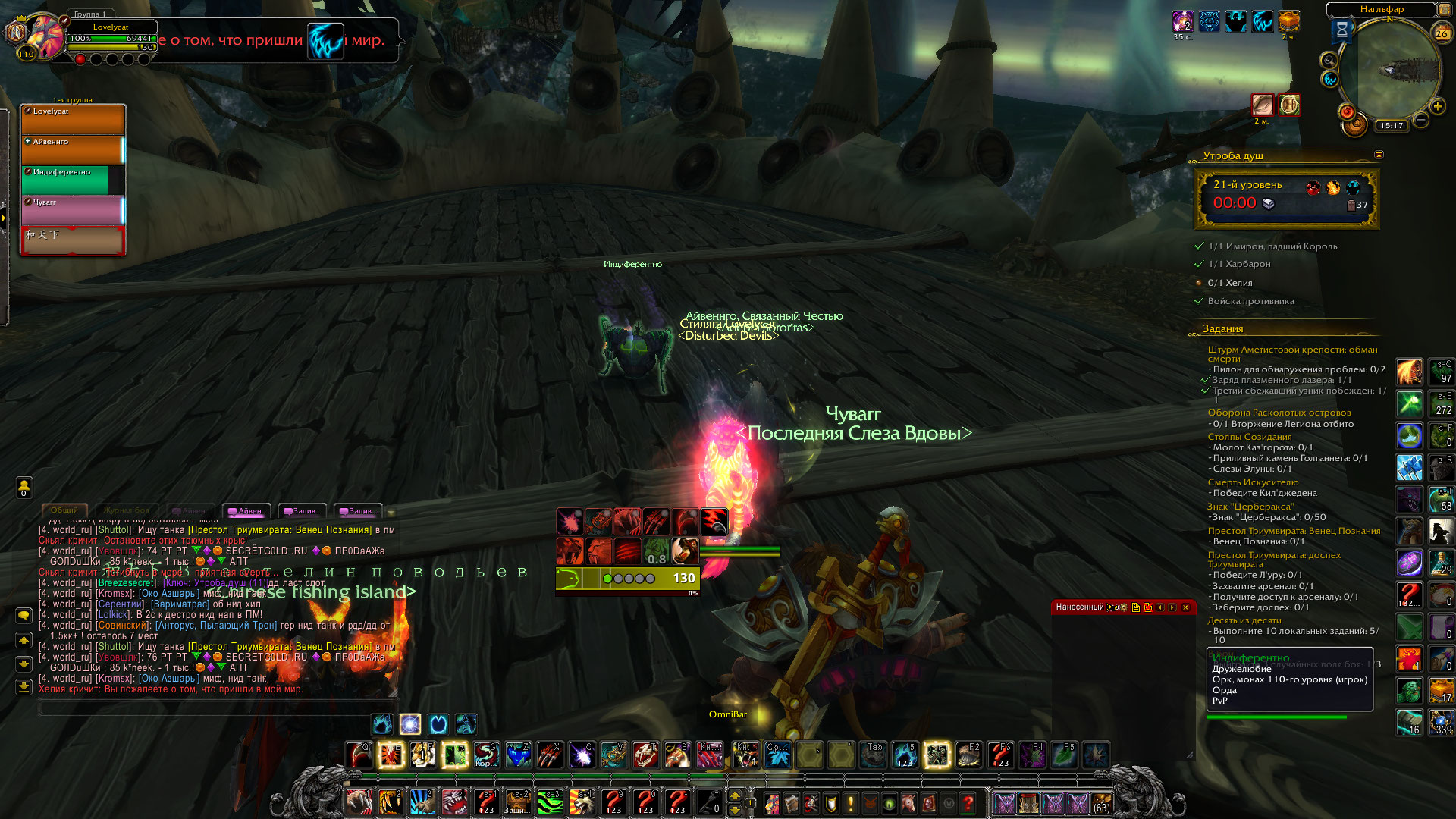Zoom out the minimap
Image resolution: width=1456 pixels, height=819 pixels.
click(x=1421, y=120)
